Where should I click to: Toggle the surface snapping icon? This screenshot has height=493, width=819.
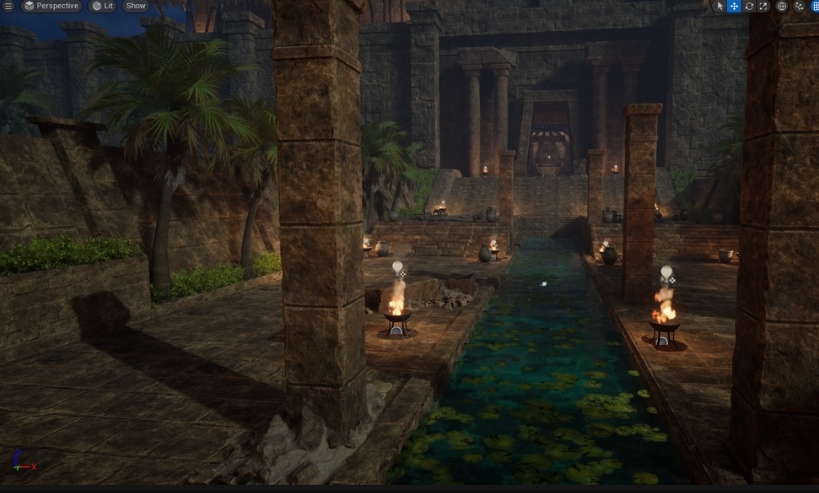click(797, 6)
